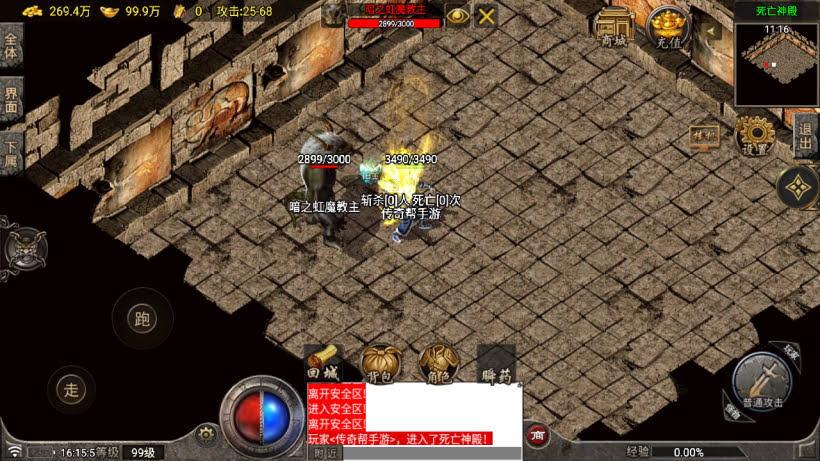Tap the 走 walk button
Image resolution: width=820 pixels, height=461 pixels.
[x=70, y=390]
